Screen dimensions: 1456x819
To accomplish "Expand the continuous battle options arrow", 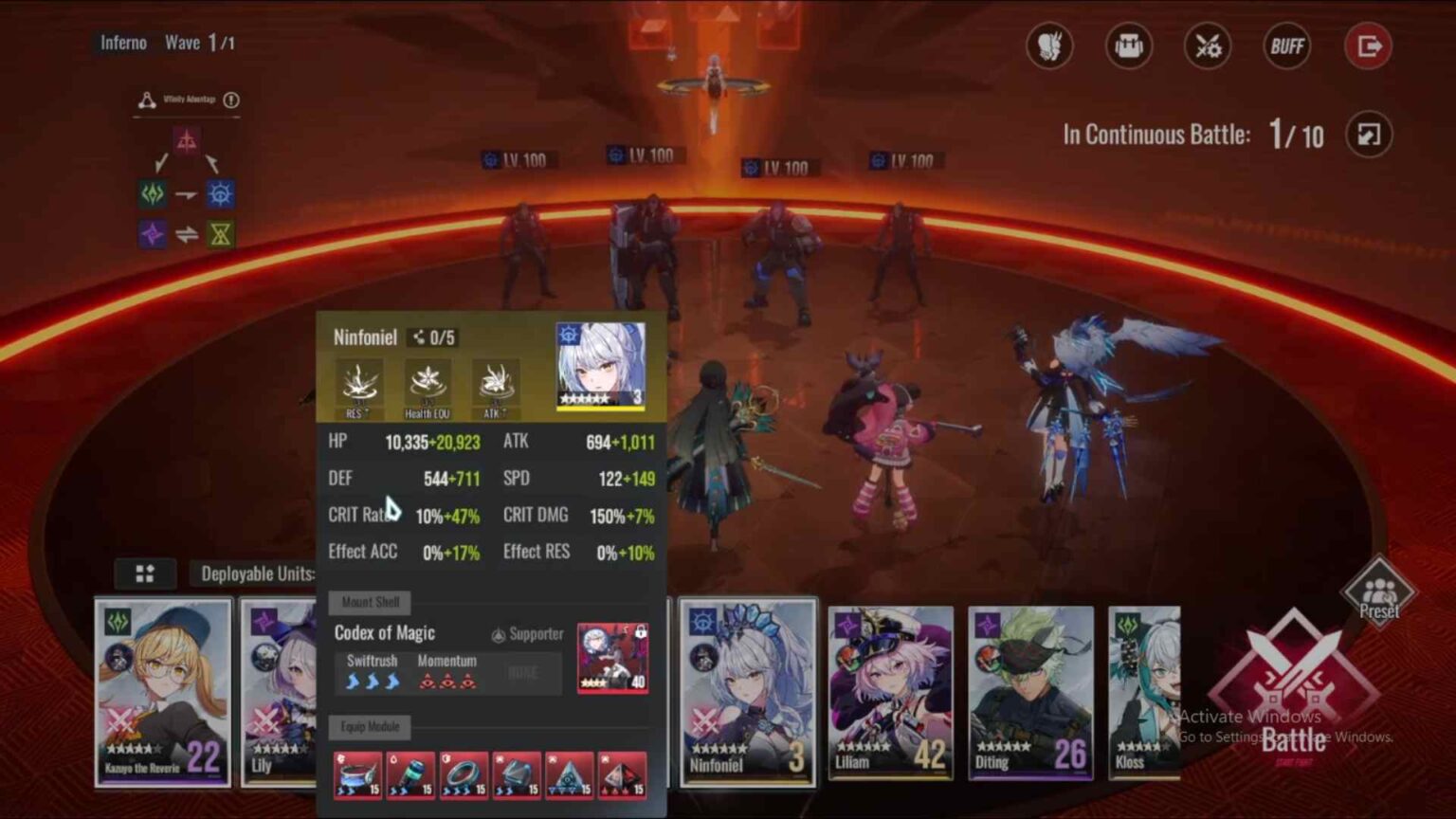I will [x=1368, y=136].
